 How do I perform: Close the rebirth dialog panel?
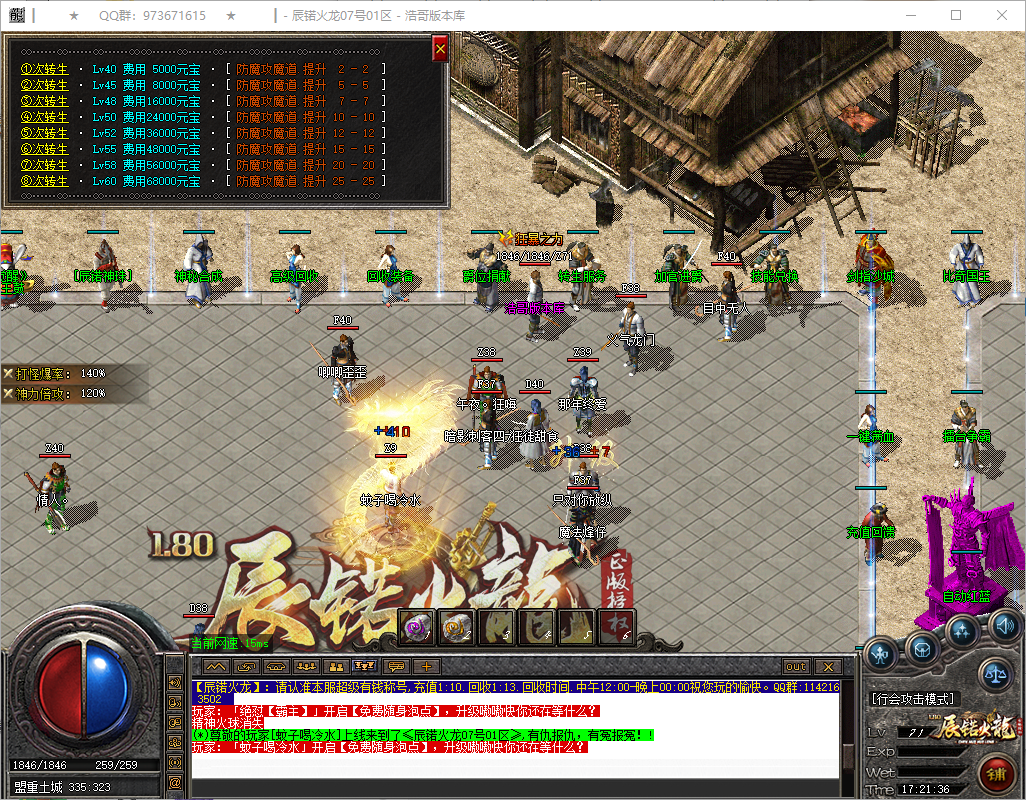click(440, 47)
